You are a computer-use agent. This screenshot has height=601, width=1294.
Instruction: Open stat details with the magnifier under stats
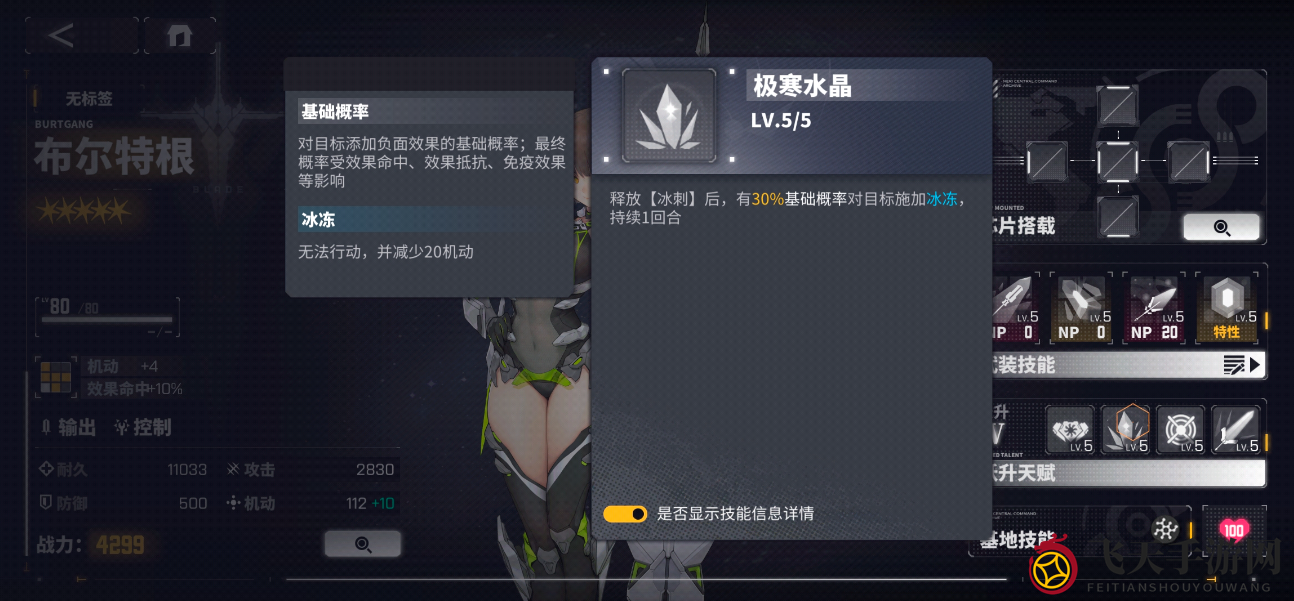tap(362, 544)
